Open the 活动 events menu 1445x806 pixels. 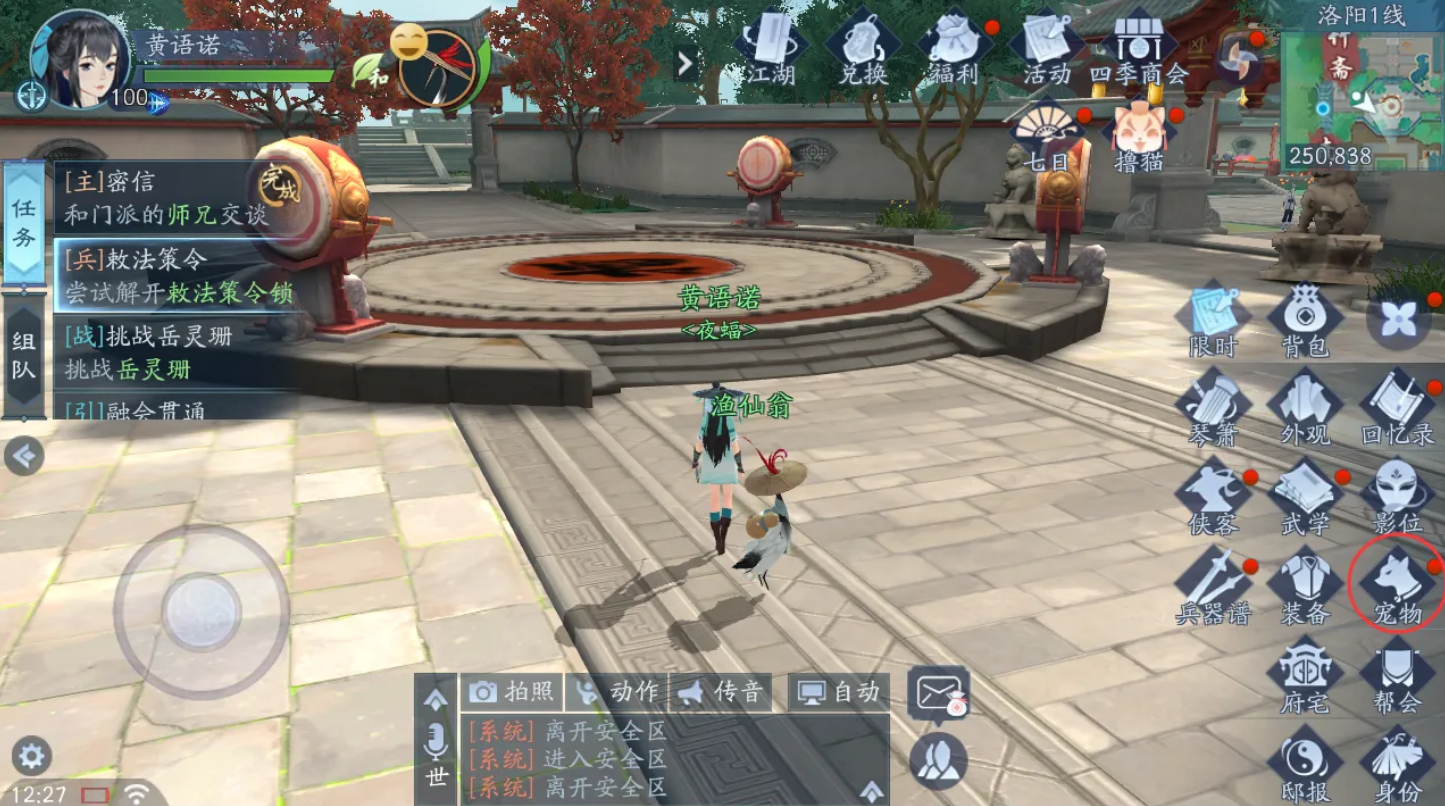1046,50
